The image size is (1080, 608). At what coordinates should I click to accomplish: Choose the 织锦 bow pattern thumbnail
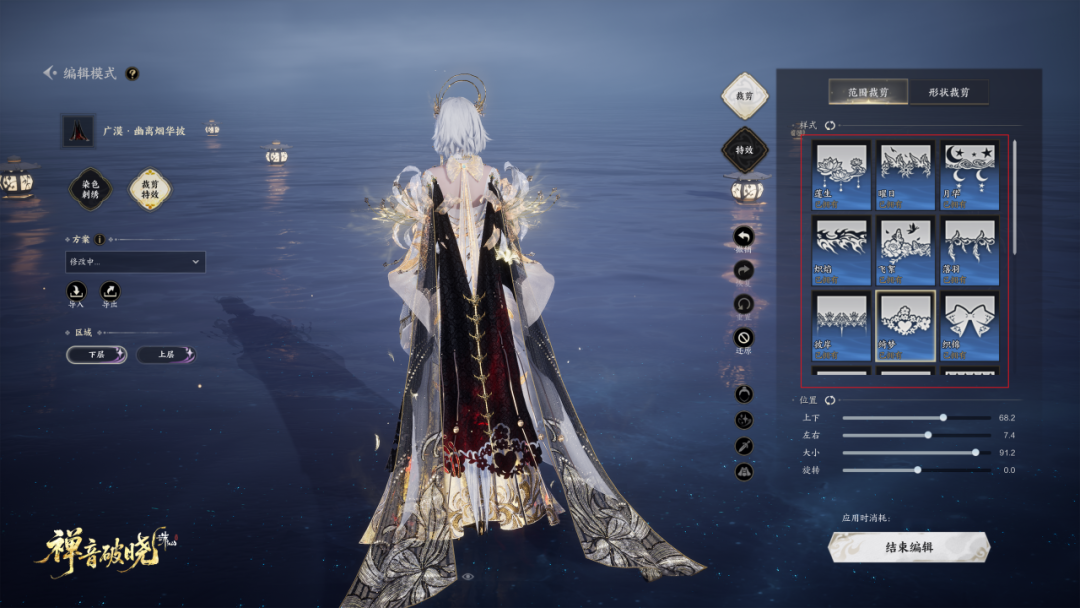tap(969, 325)
